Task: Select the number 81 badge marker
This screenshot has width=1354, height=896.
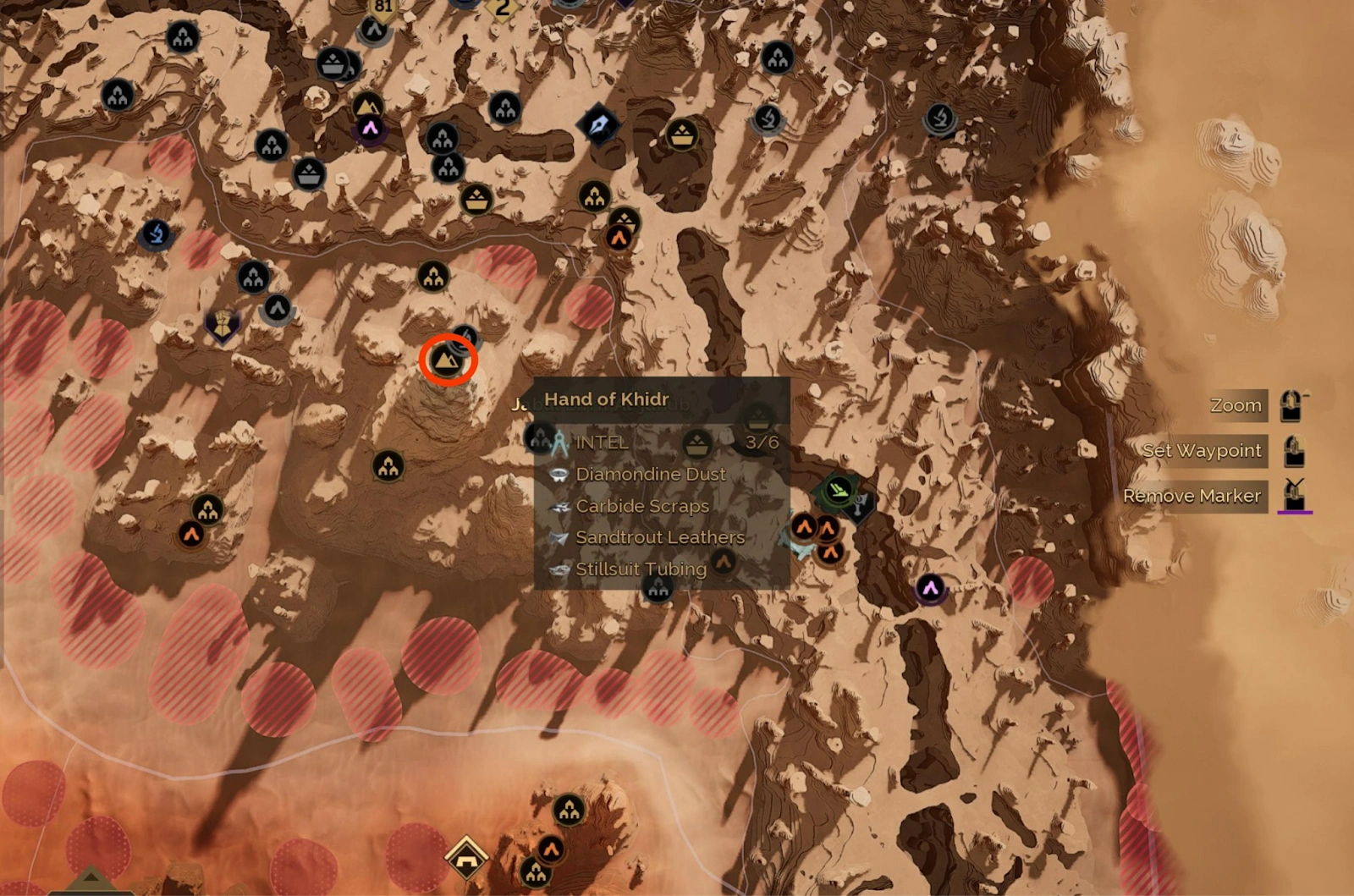Action: click(383, 8)
